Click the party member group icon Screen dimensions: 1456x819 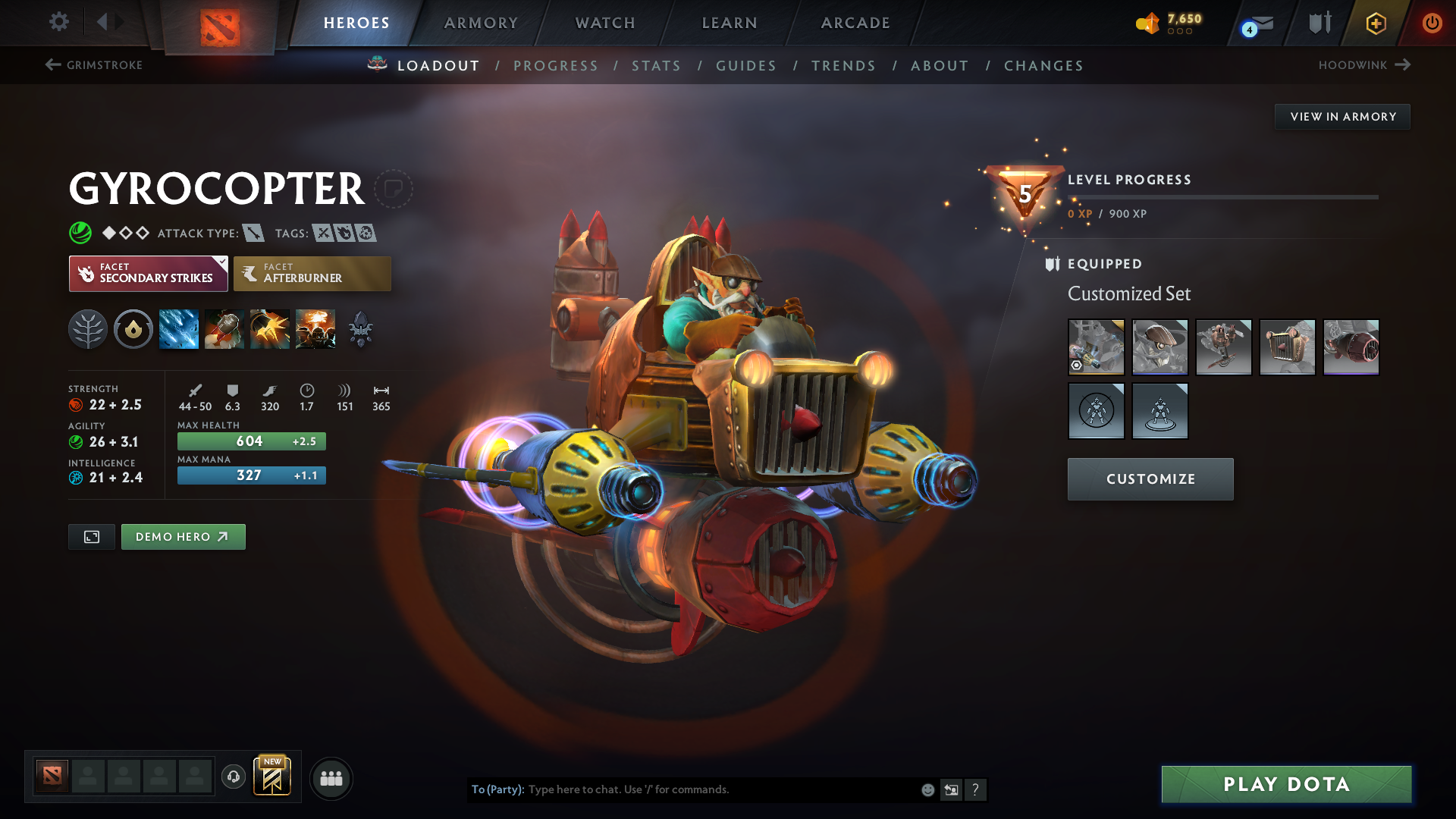click(x=331, y=778)
